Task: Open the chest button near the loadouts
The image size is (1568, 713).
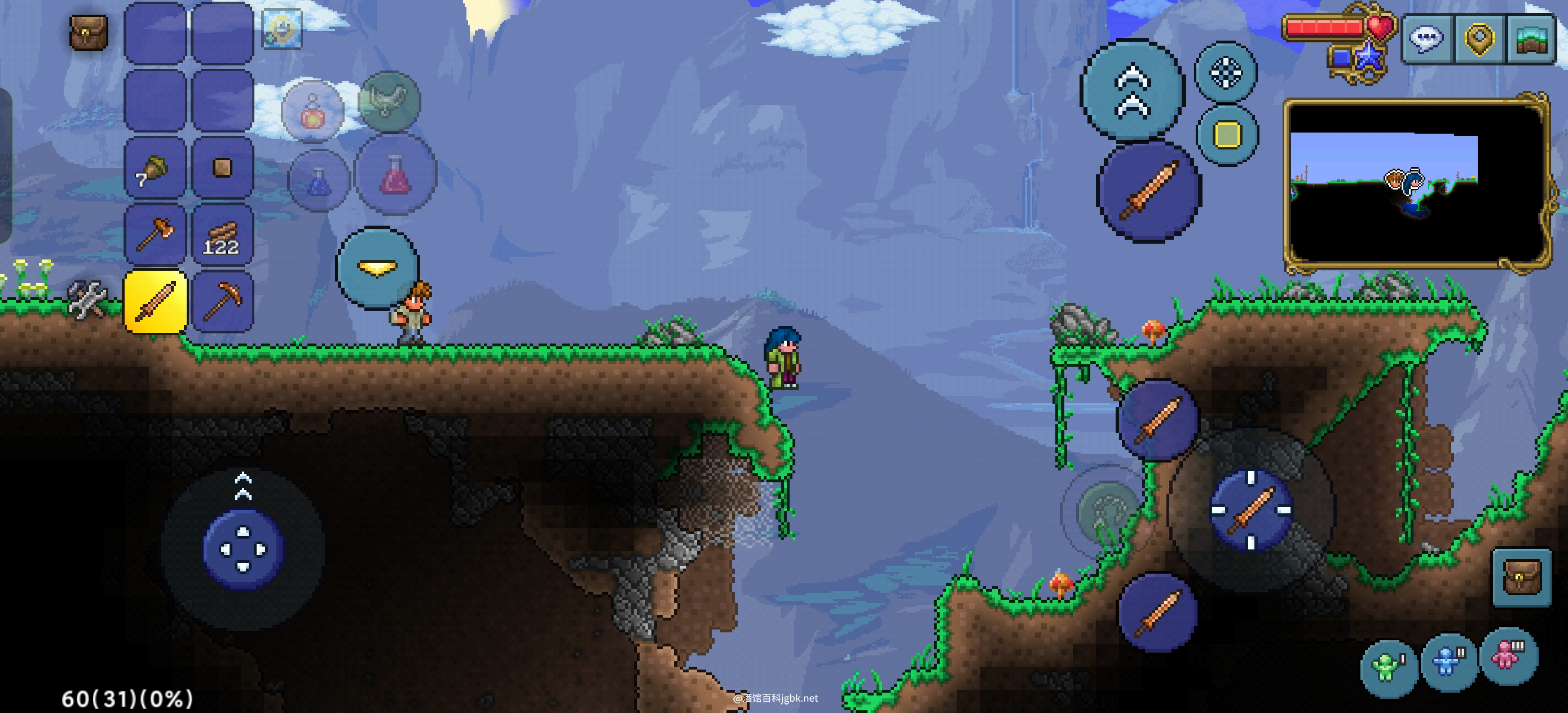Action: point(1521,577)
